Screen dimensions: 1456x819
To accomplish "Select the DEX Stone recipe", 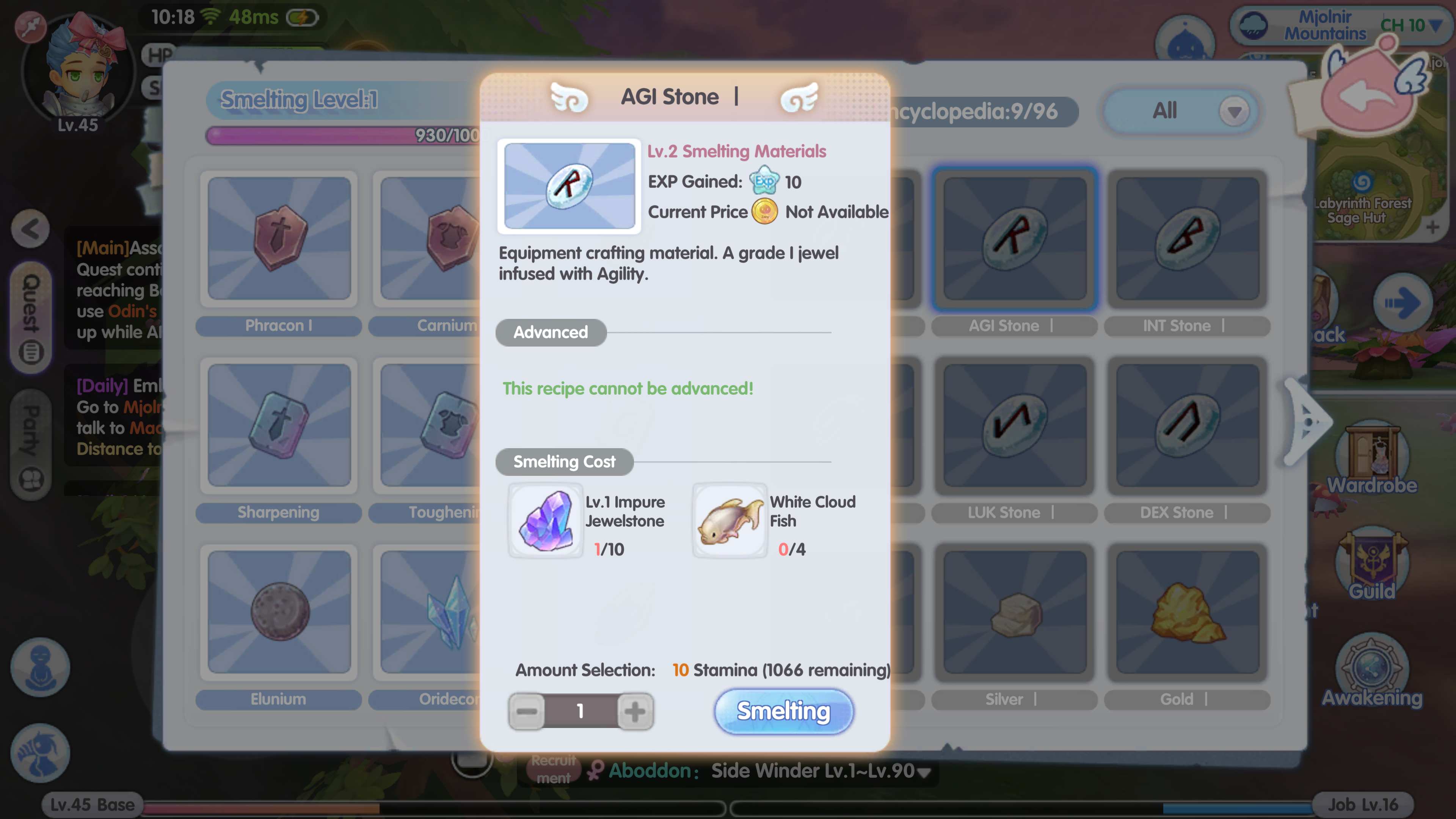I will [x=1187, y=425].
